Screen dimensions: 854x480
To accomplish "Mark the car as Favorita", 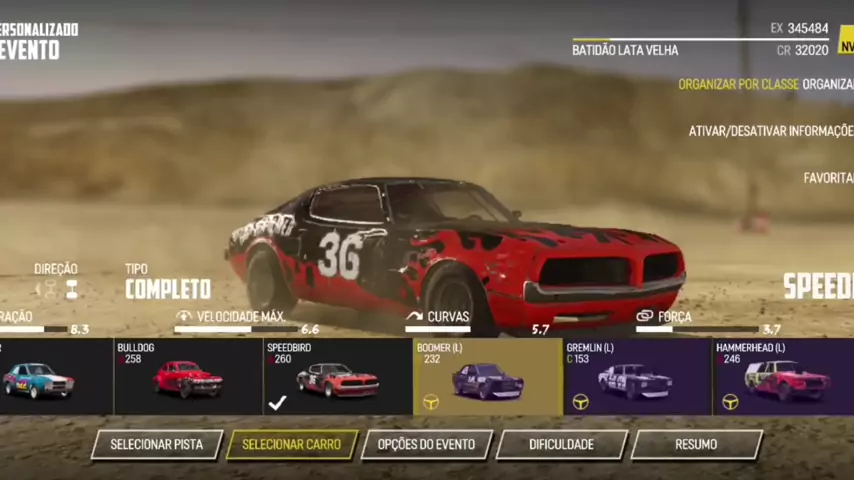I will point(828,178).
